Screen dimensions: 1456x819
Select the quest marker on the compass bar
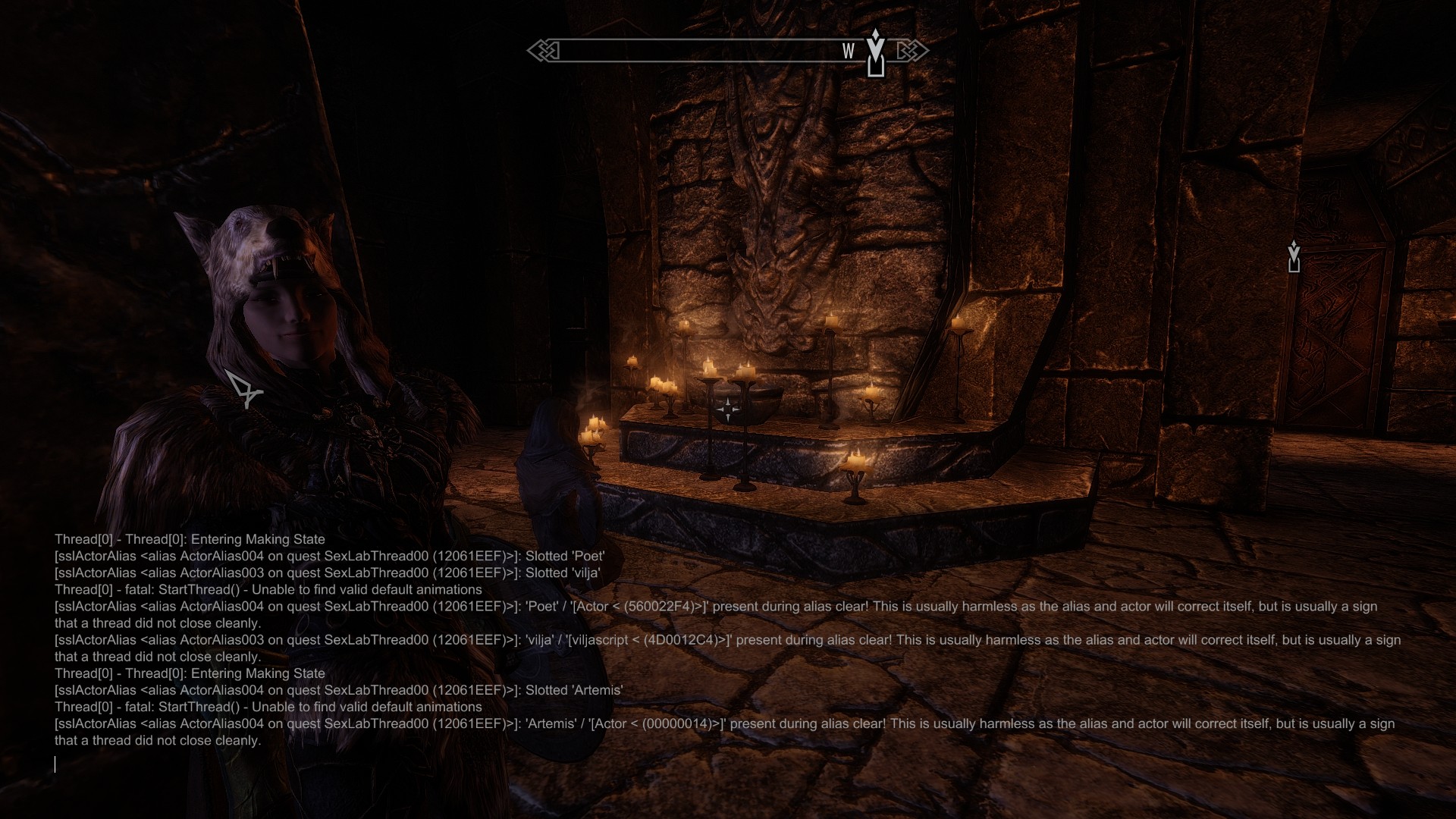pyautogui.click(x=876, y=53)
